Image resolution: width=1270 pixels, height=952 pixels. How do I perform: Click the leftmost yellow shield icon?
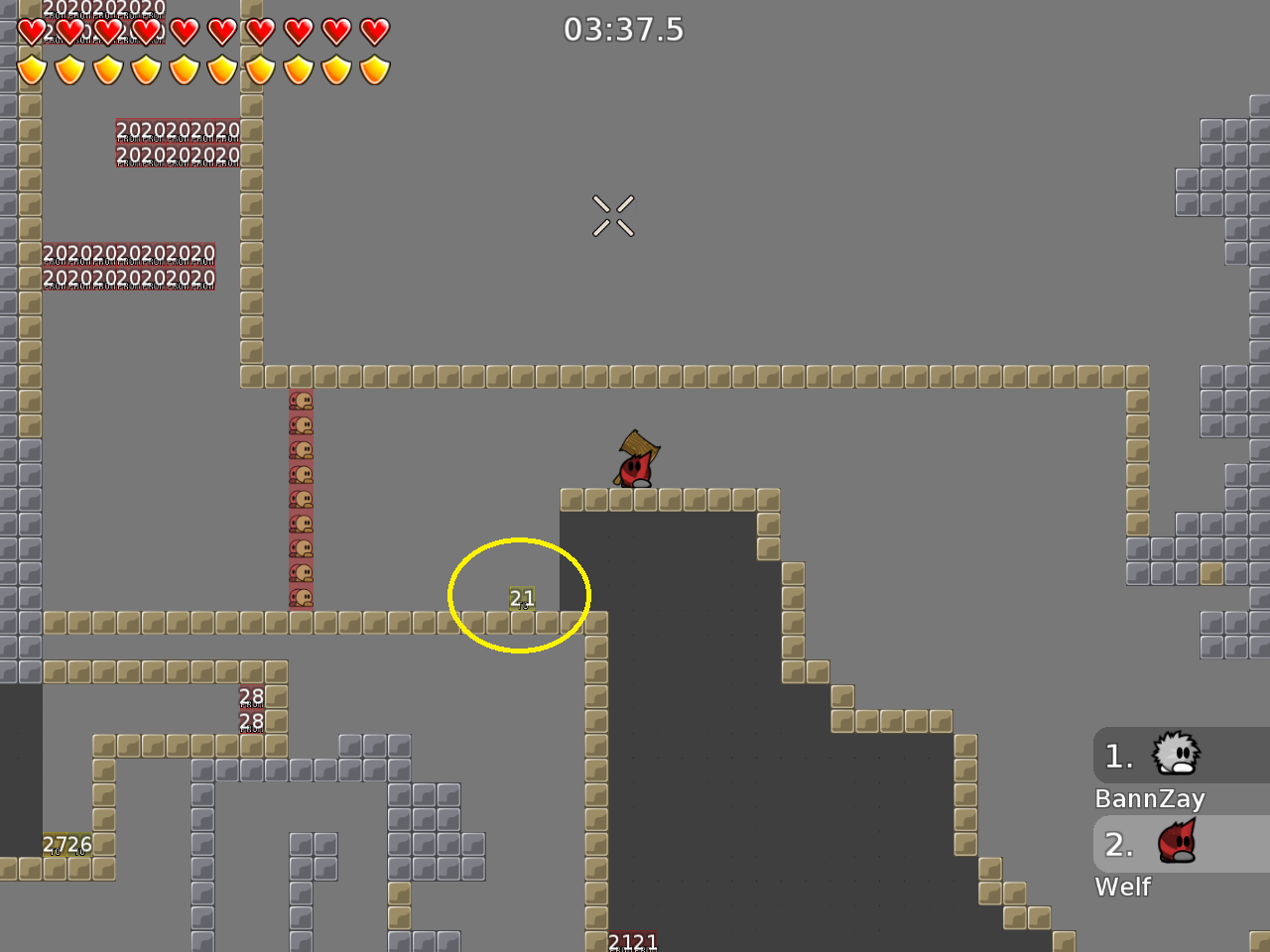[x=31, y=70]
